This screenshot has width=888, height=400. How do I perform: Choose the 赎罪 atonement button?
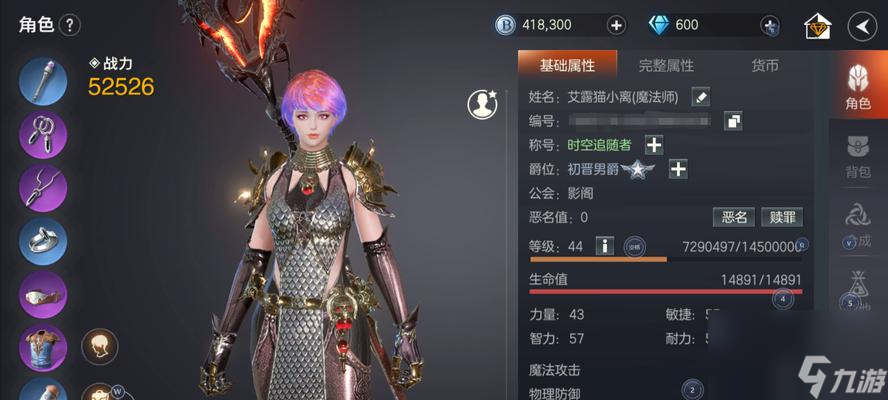780,217
